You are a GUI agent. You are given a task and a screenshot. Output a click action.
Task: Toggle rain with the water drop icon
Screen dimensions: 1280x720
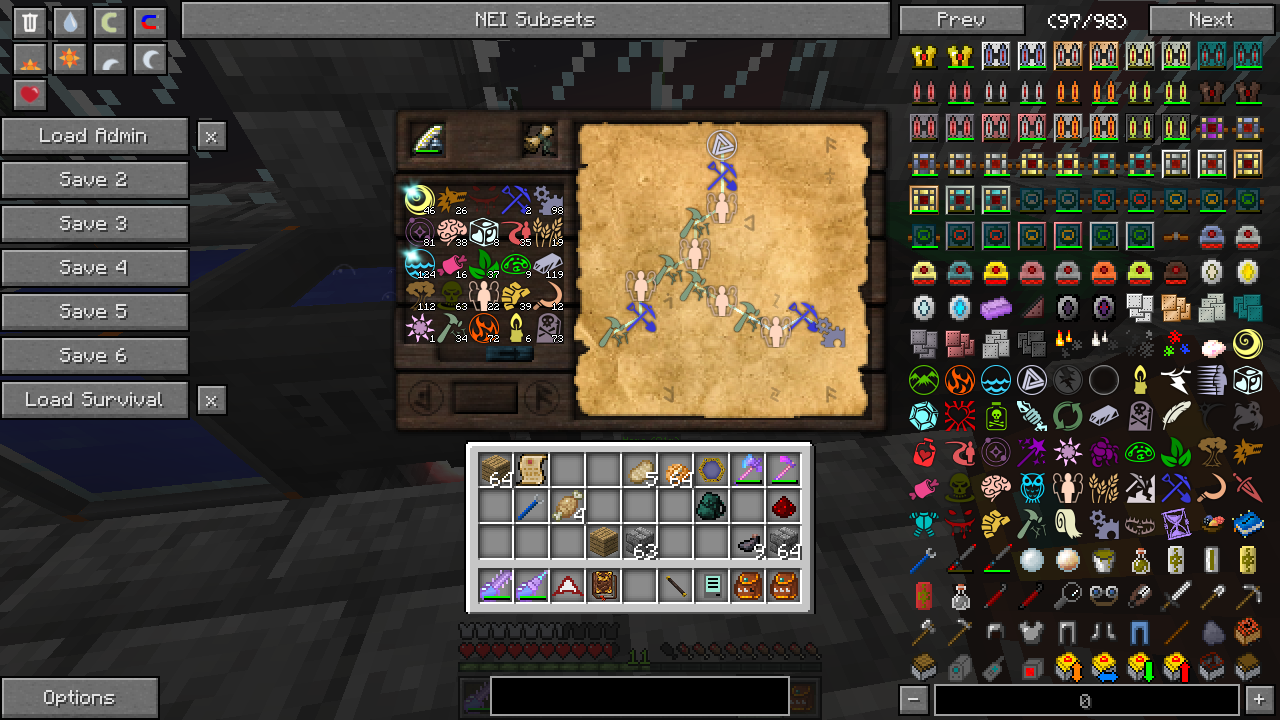(x=69, y=23)
